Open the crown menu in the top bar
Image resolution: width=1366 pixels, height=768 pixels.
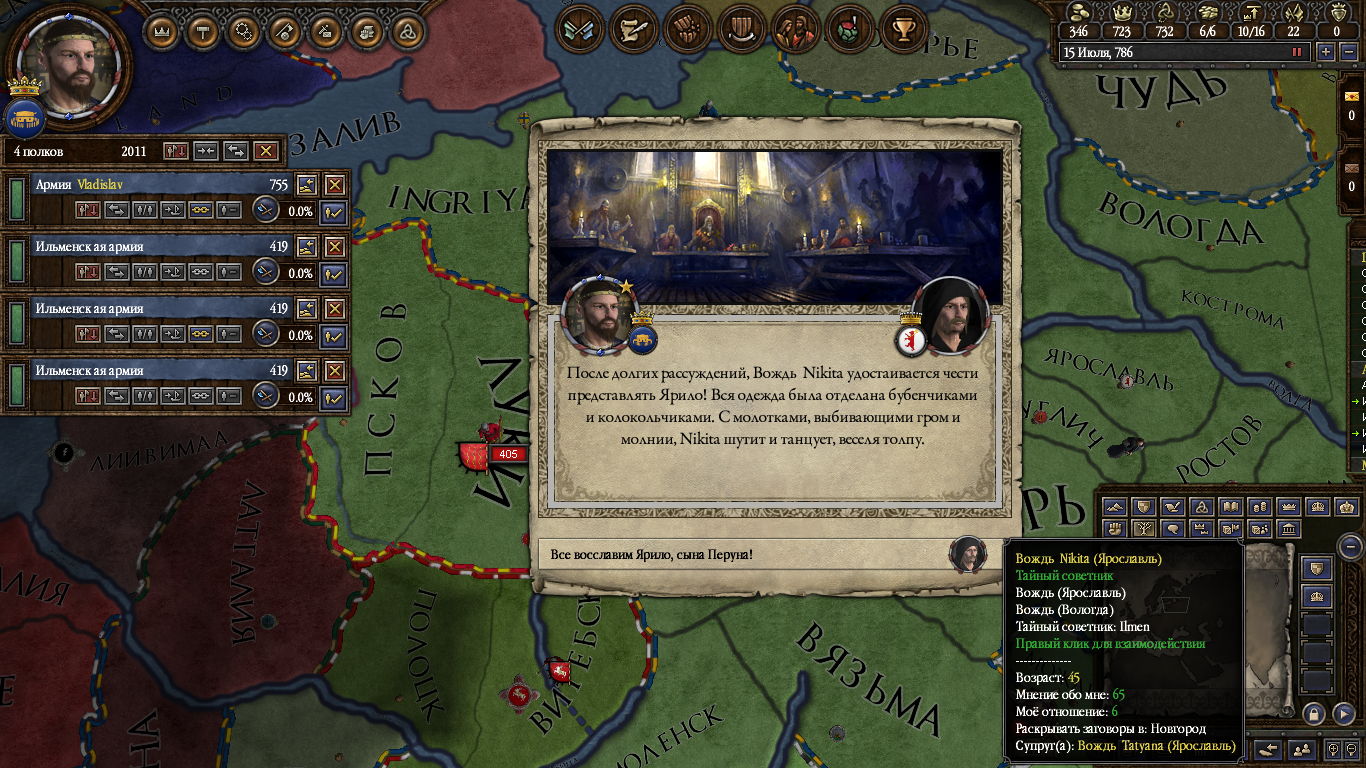tap(164, 31)
